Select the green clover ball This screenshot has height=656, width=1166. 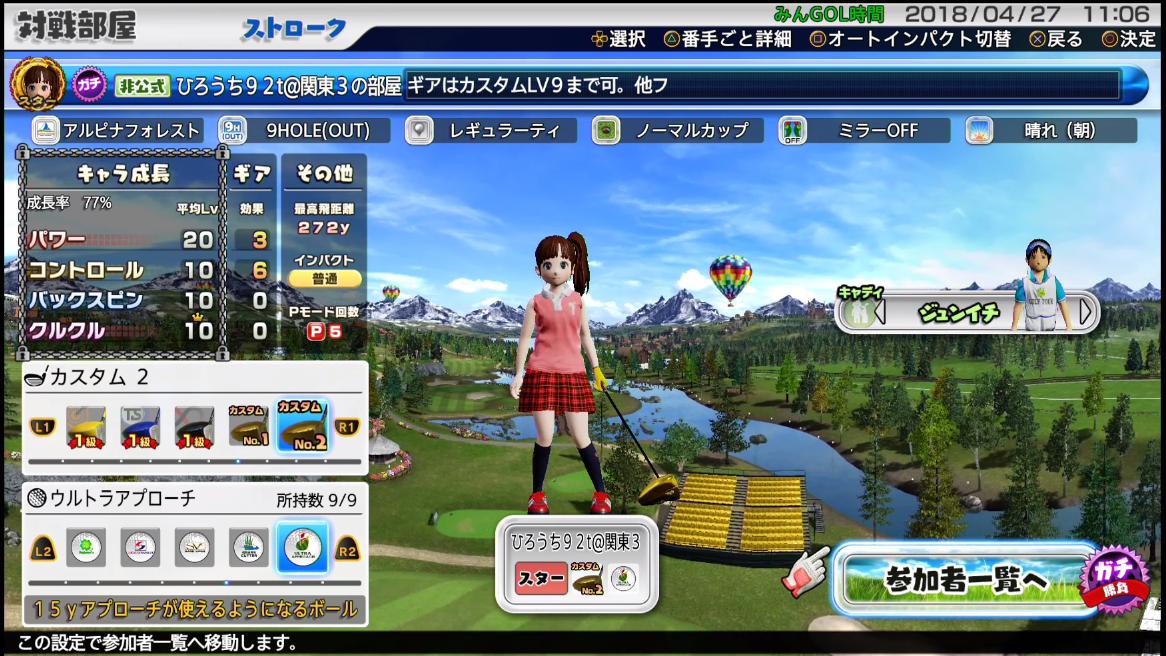click(86, 547)
